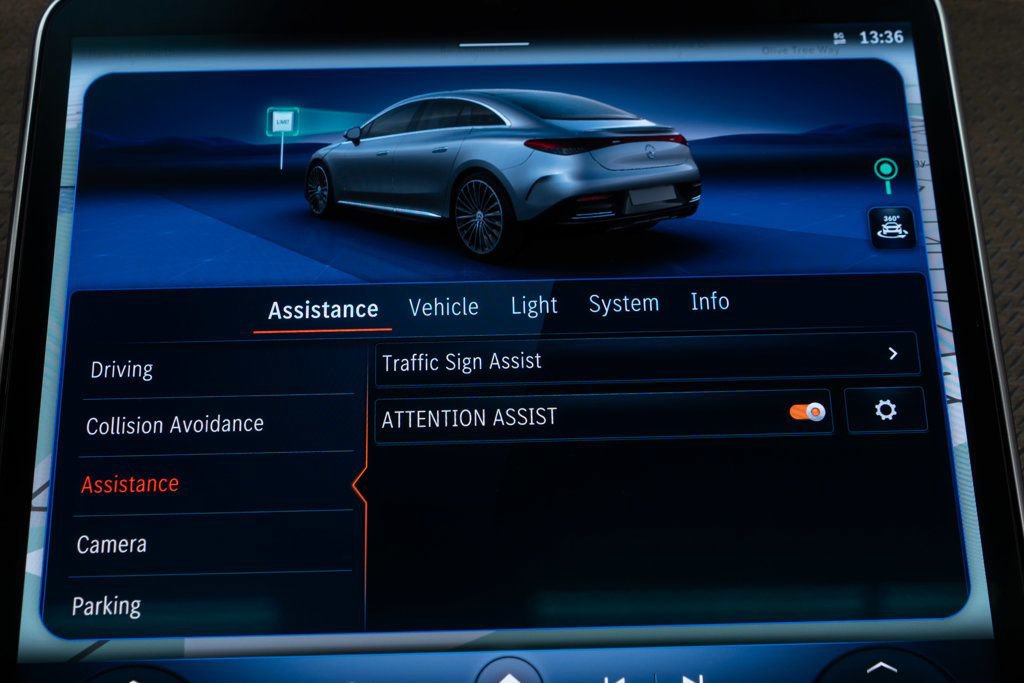Activate the 360° camera view button

click(x=891, y=228)
